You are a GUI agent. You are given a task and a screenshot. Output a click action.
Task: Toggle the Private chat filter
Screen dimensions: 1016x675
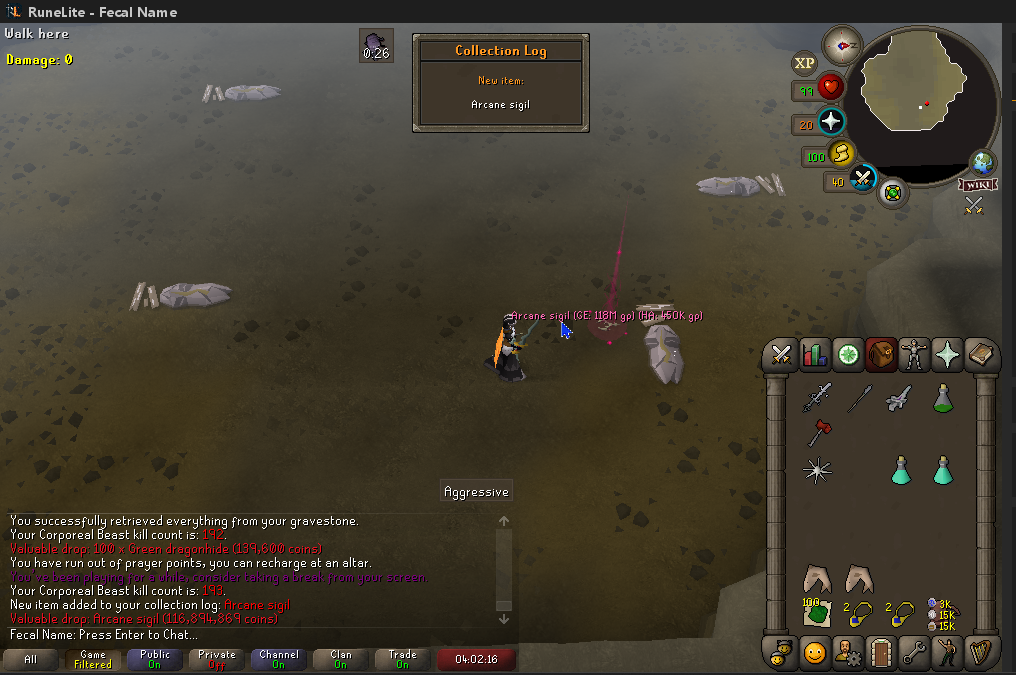coord(216,660)
